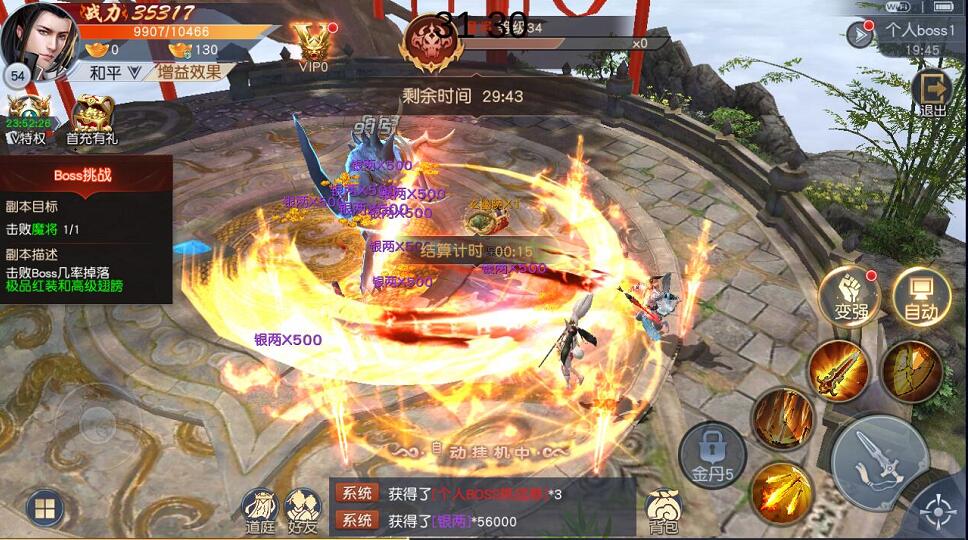This screenshot has width=968, height=540.
Task: Trigger the fiery flying blades skill
Action: point(780,492)
